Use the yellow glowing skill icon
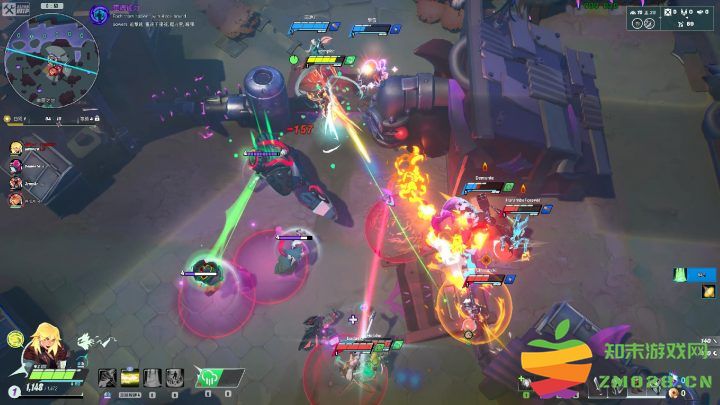 click(x=130, y=377)
